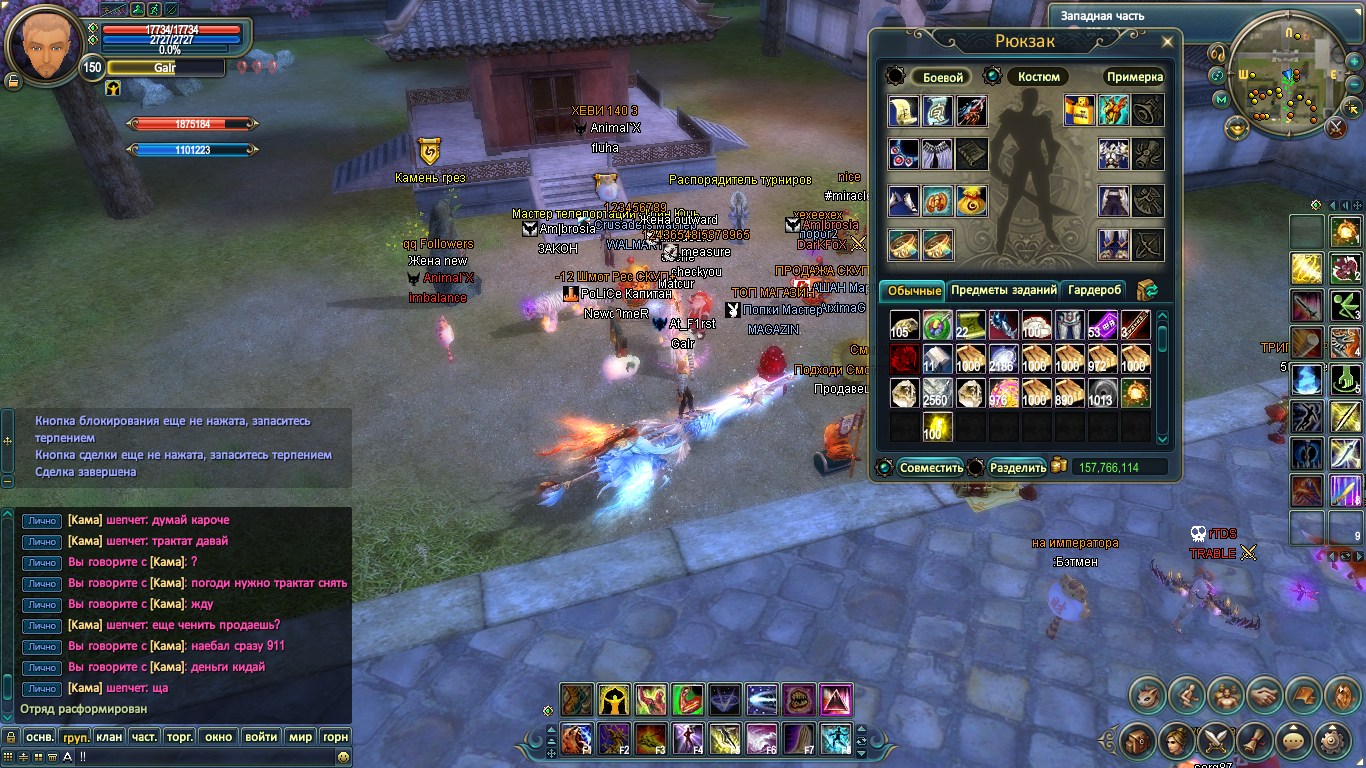Select the red rose item in the bag
This screenshot has width=1366, height=768.
coord(904,359)
